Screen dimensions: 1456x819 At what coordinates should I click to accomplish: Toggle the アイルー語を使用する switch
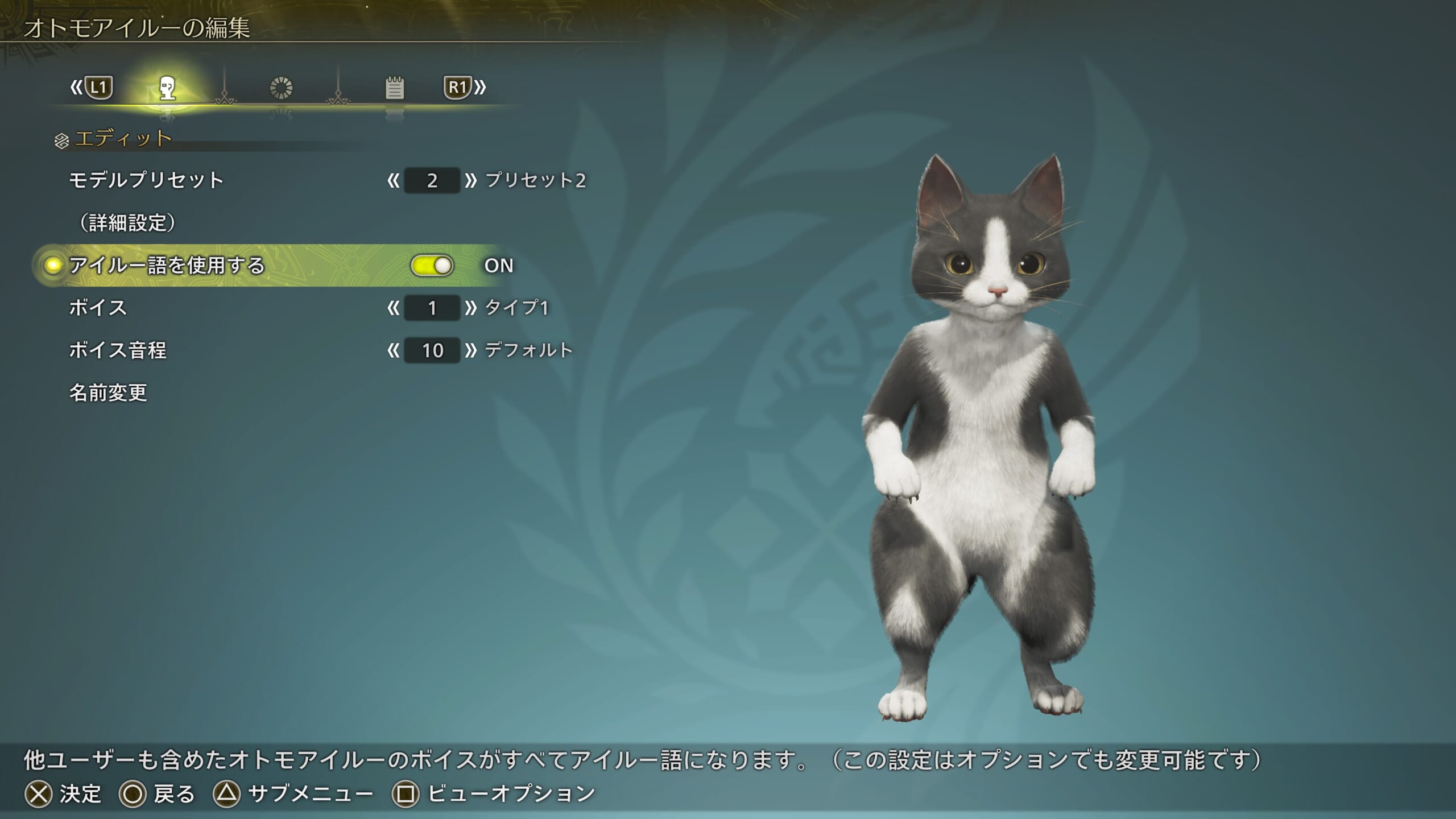[432, 266]
